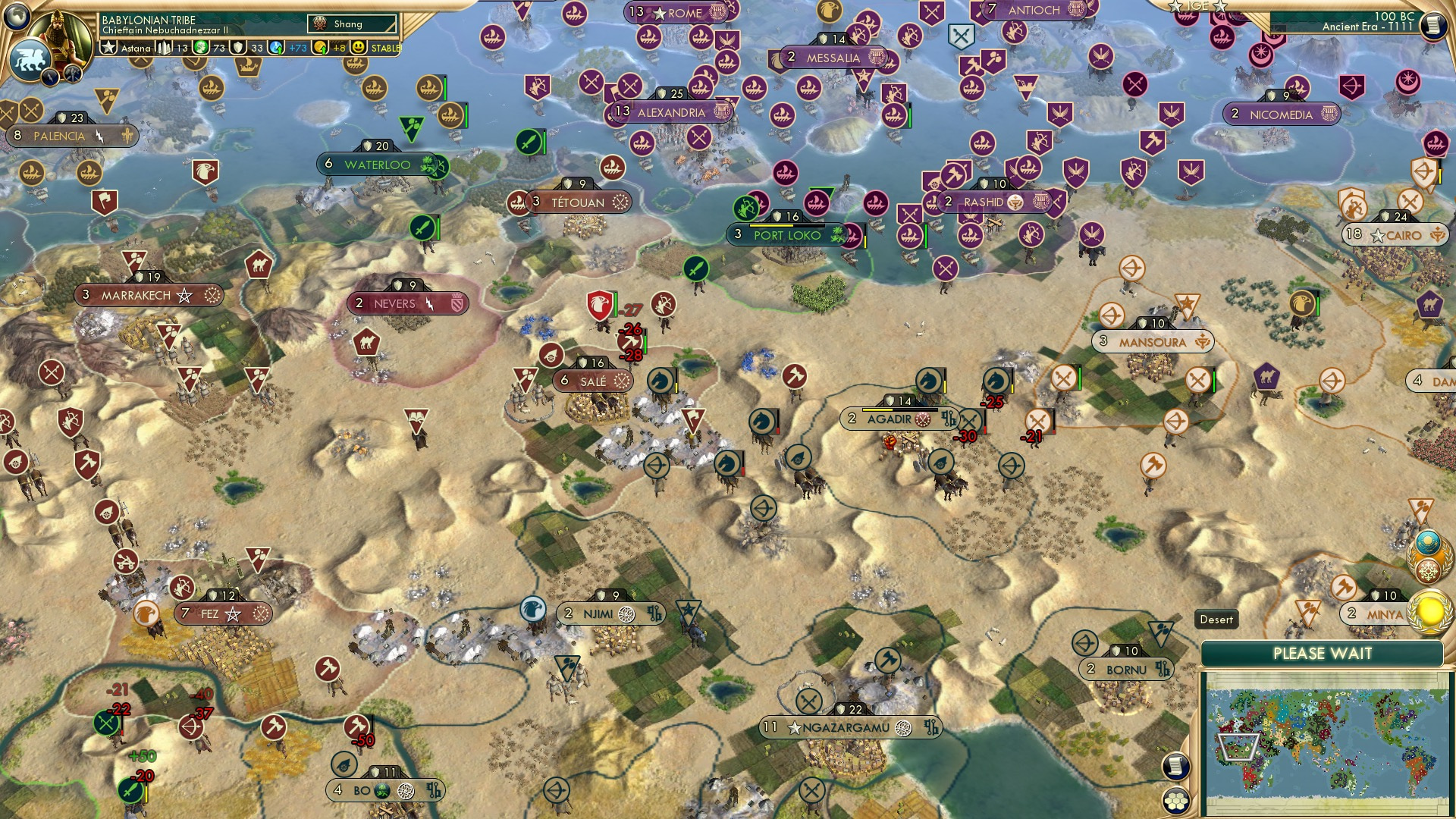Open the In-Game Editor via the IGE label
Screen dimensions: 1456x819
tap(1197, 8)
